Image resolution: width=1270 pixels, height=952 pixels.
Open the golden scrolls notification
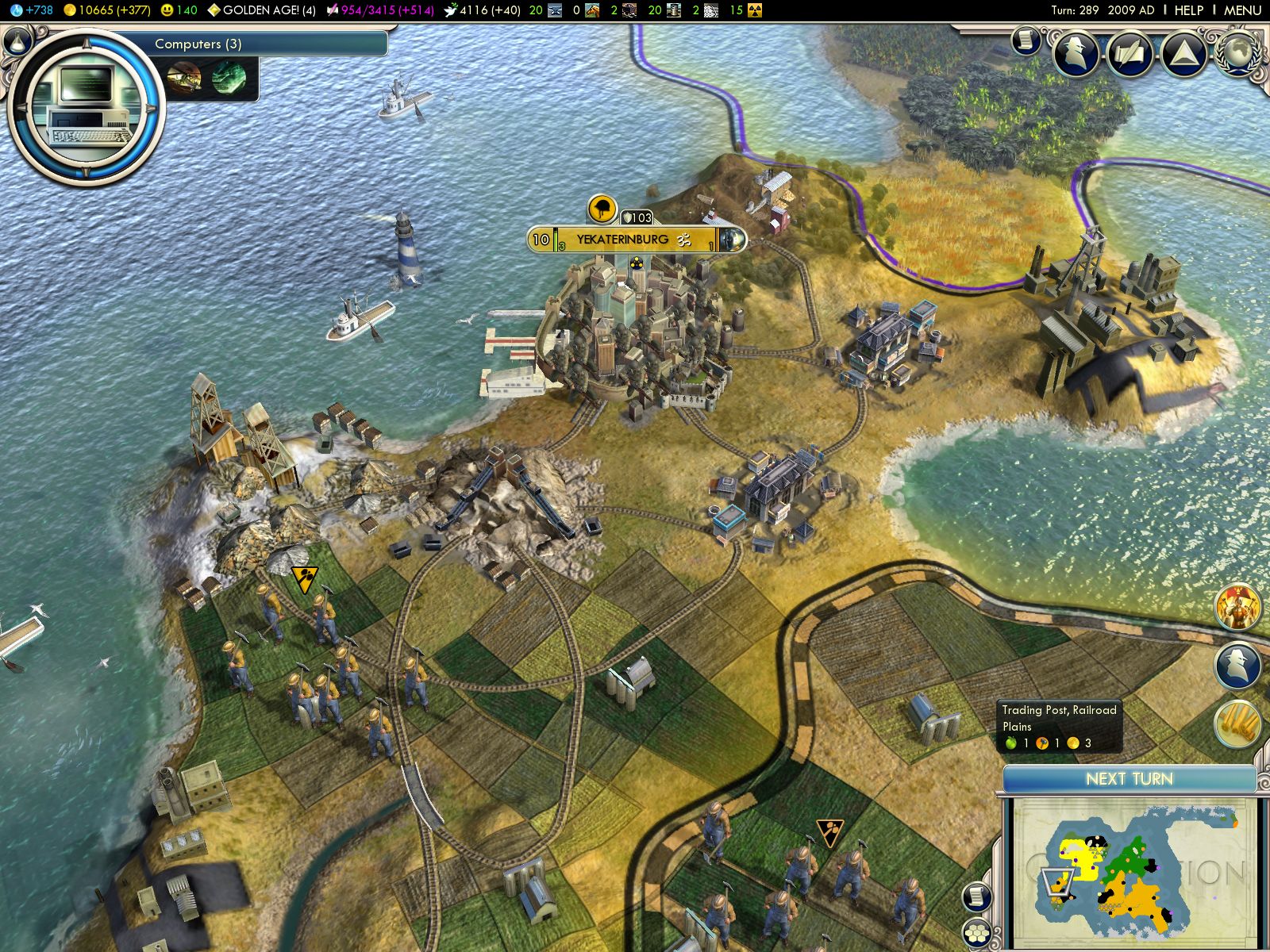click(1237, 724)
